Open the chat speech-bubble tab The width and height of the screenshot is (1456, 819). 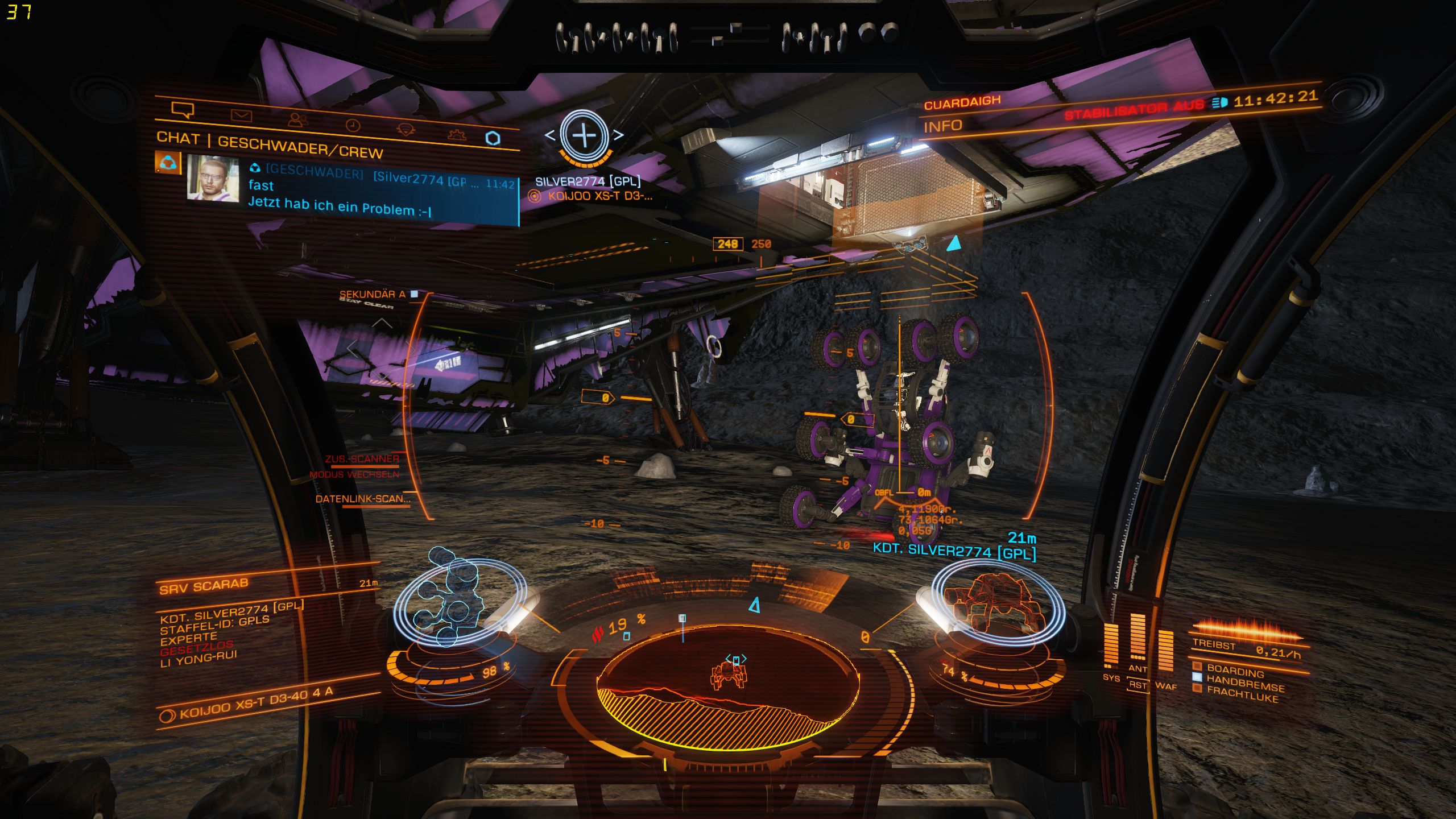pyautogui.click(x=183, y=109)
